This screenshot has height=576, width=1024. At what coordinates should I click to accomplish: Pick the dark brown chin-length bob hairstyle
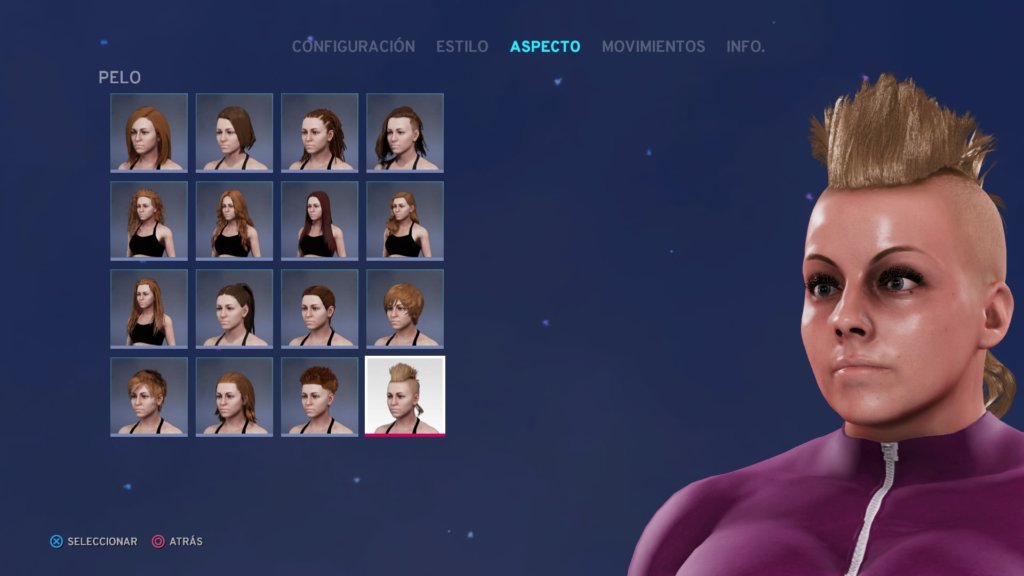(x=234, y=132)
